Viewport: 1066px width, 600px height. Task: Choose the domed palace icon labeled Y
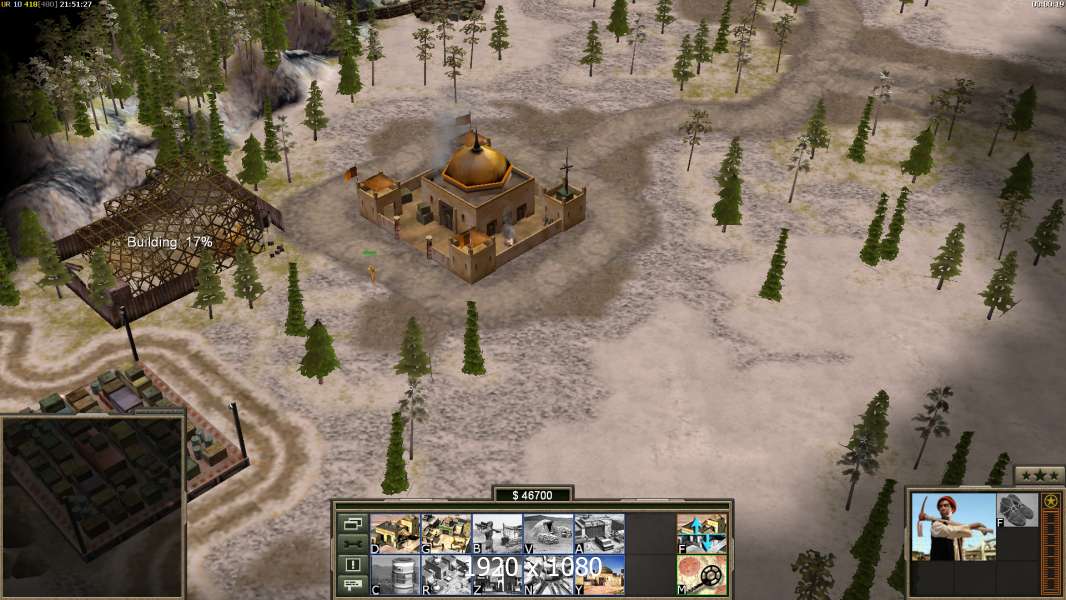coord(599,575)
